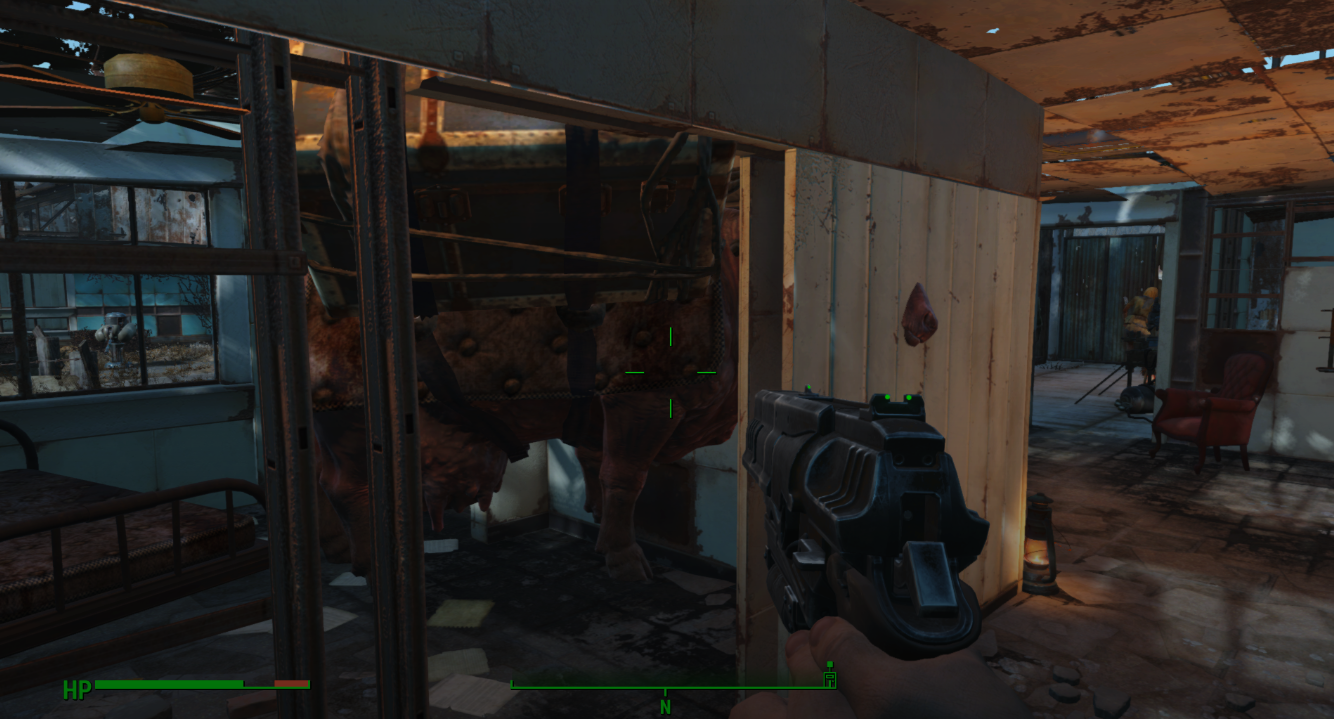
Task: Select the location marker icon on the compass
Action: pos(828,678)
